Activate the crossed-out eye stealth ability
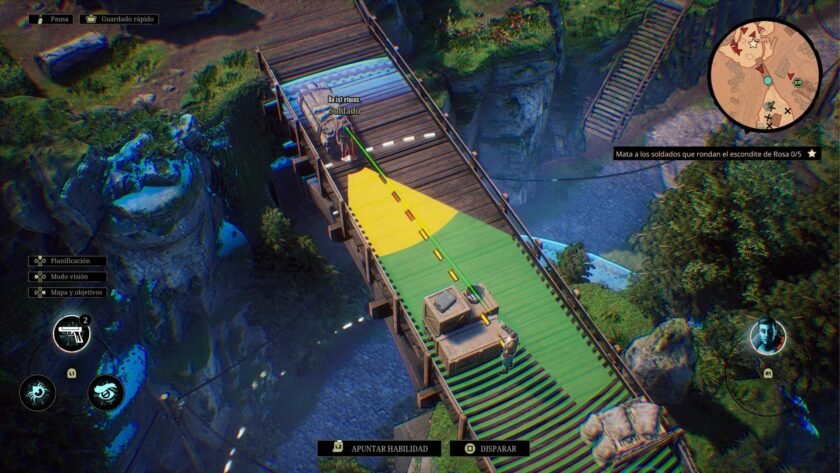This screenshot has height=473, width=840. coord(105,392)
